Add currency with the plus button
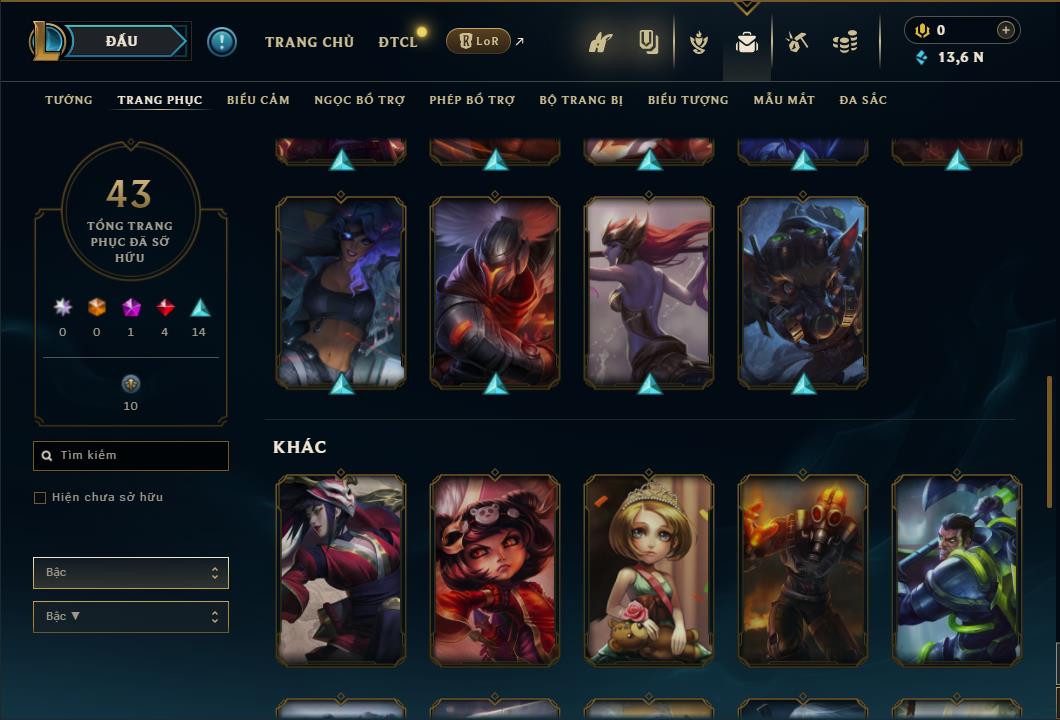This screenshot has height=720, width=1060. 1006,30
